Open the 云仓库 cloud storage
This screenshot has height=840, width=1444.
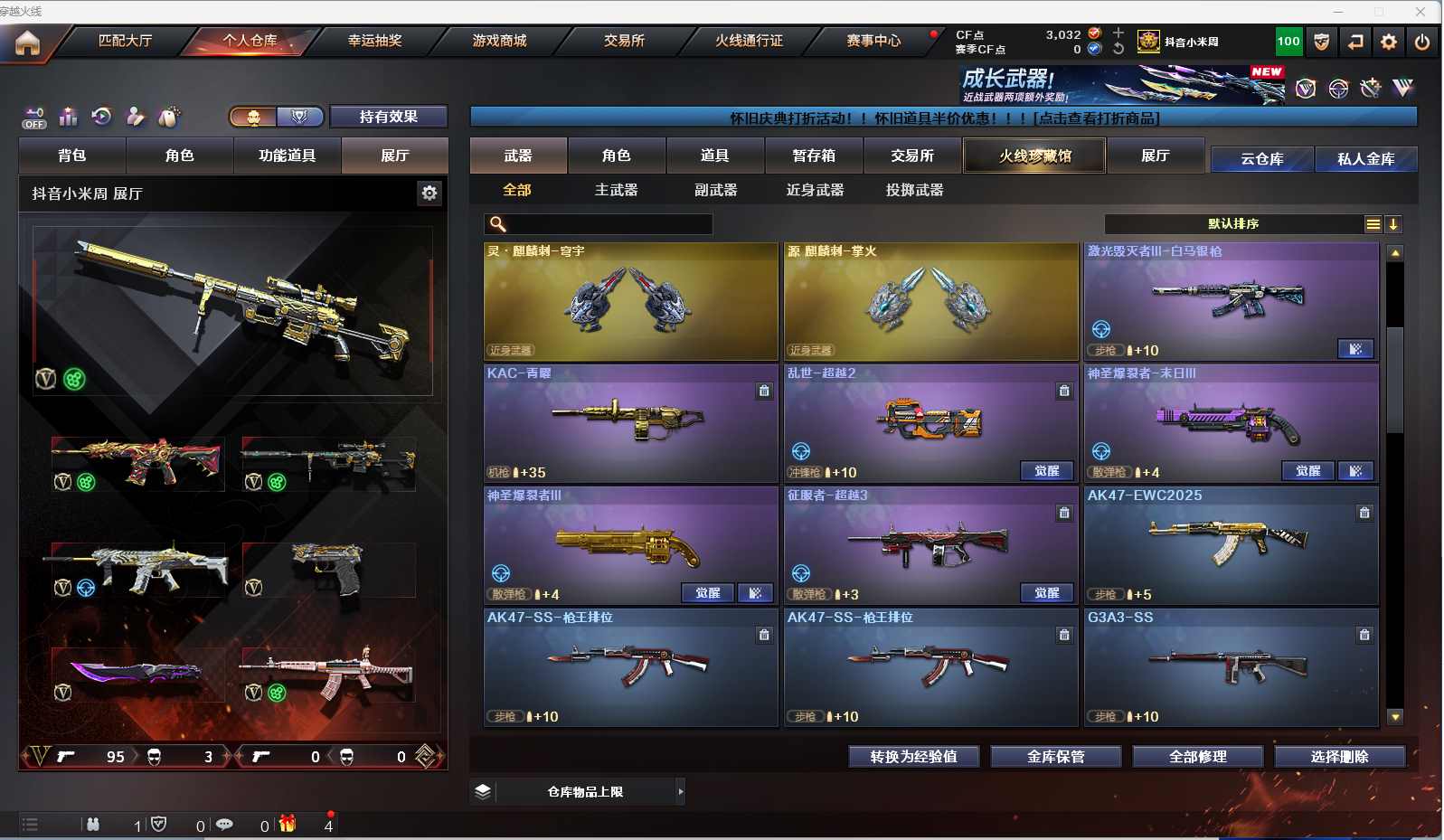tap(1261, 159)
